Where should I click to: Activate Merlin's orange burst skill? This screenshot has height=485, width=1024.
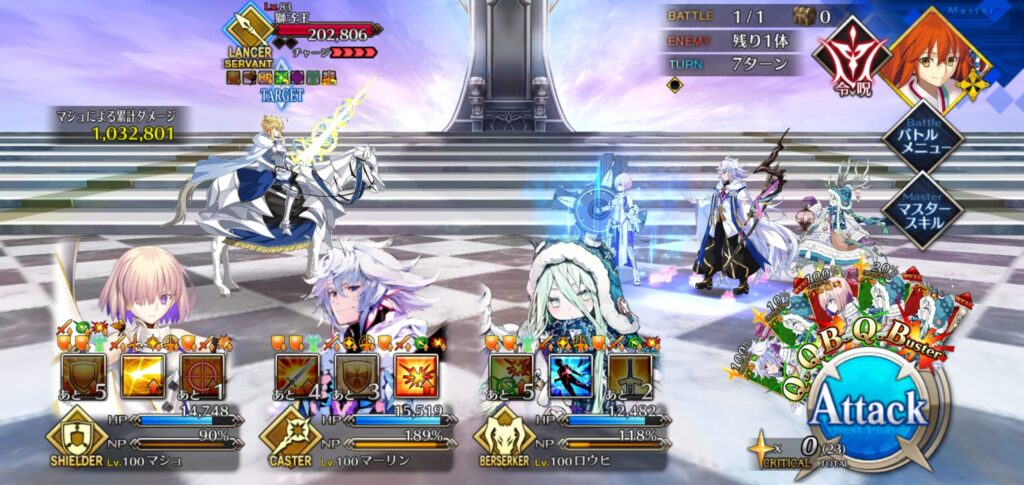click(415, 376)
